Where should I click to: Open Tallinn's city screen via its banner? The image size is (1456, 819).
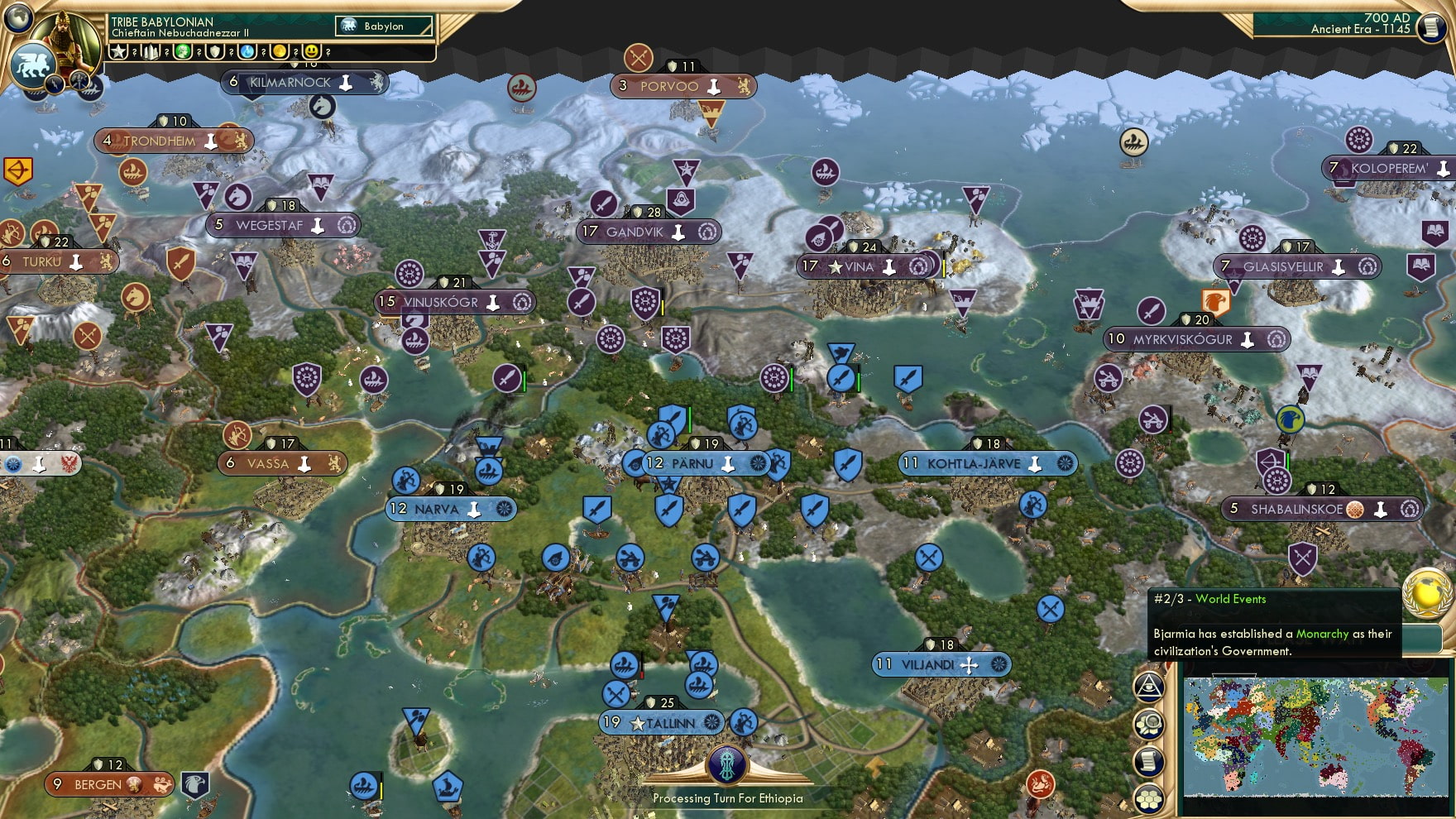pos(662,721)
